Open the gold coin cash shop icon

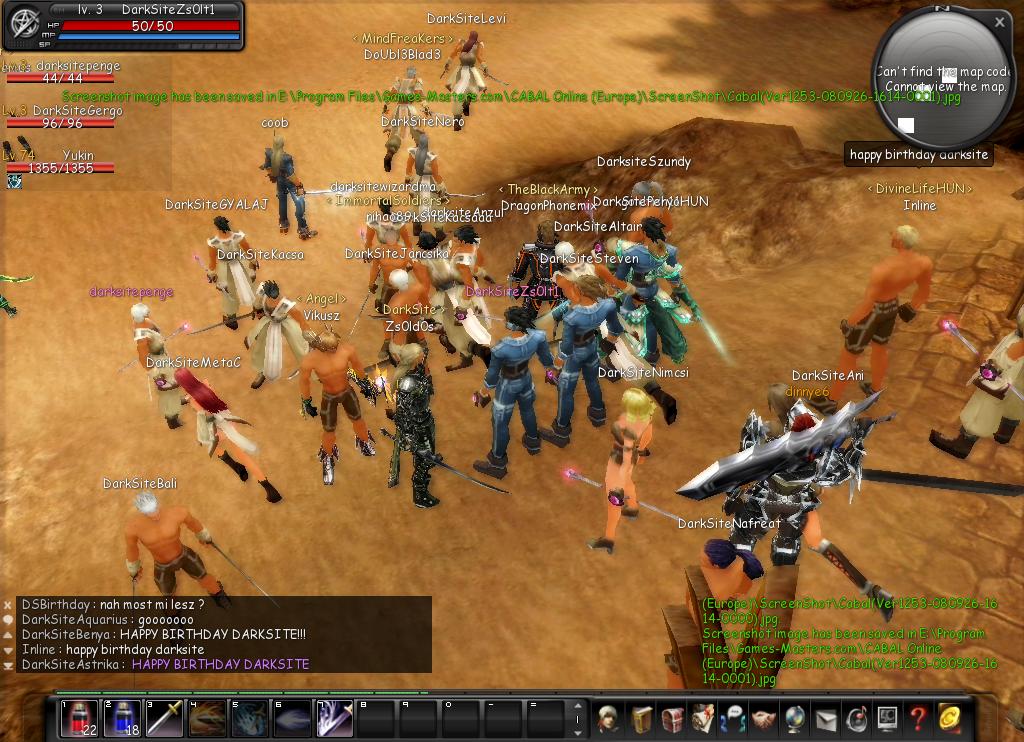[949, 718]
